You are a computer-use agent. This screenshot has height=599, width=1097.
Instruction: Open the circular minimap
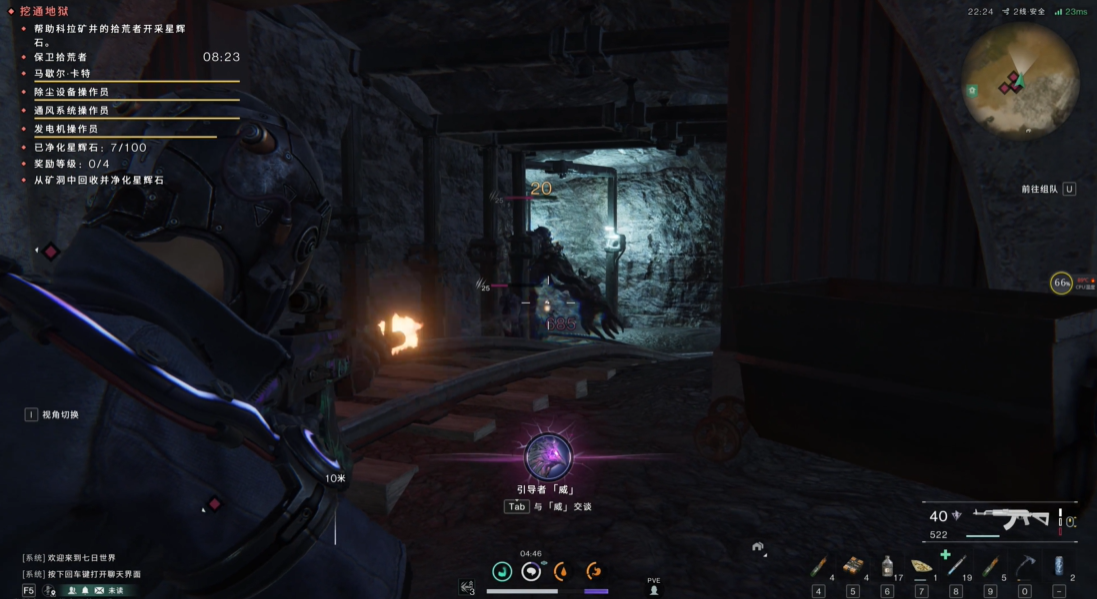[x=1020, y=74]
